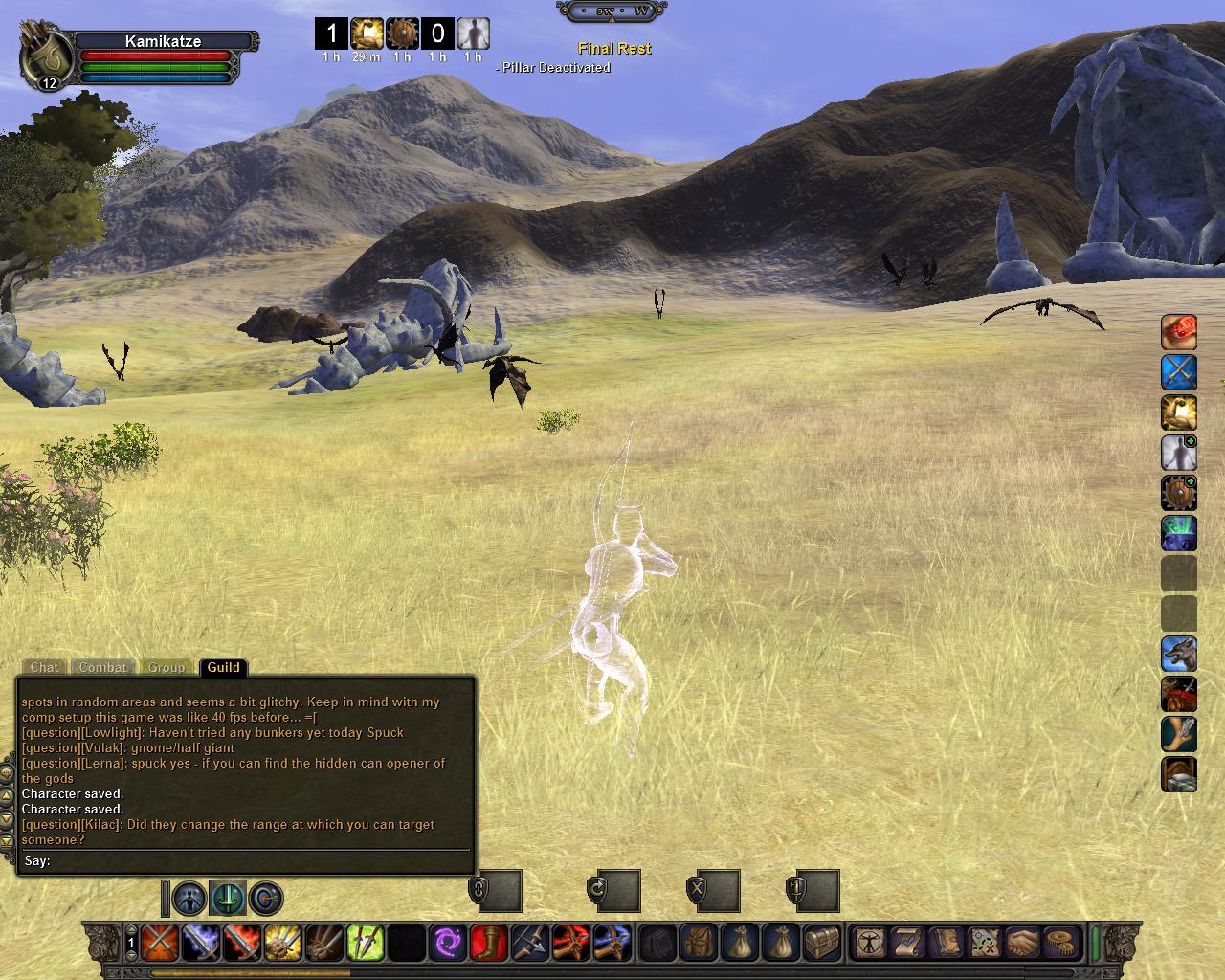Switch to the Guild tab
1225x980 pixels.
click(223, 667)
